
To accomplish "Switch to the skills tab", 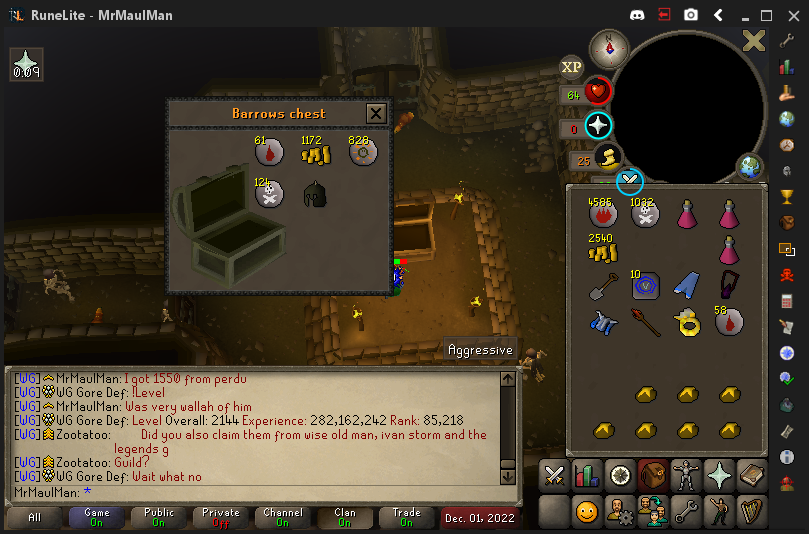I will (587, 475).
